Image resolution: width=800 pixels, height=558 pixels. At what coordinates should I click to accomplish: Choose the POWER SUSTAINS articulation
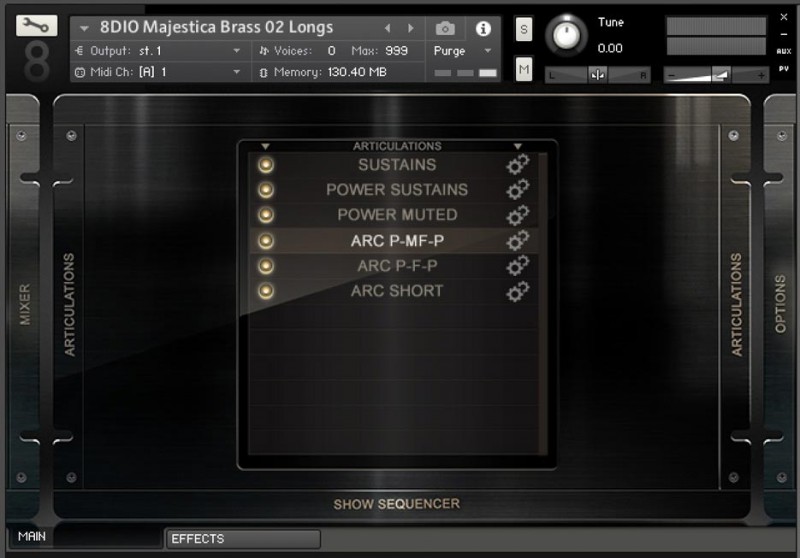(397, 190)
